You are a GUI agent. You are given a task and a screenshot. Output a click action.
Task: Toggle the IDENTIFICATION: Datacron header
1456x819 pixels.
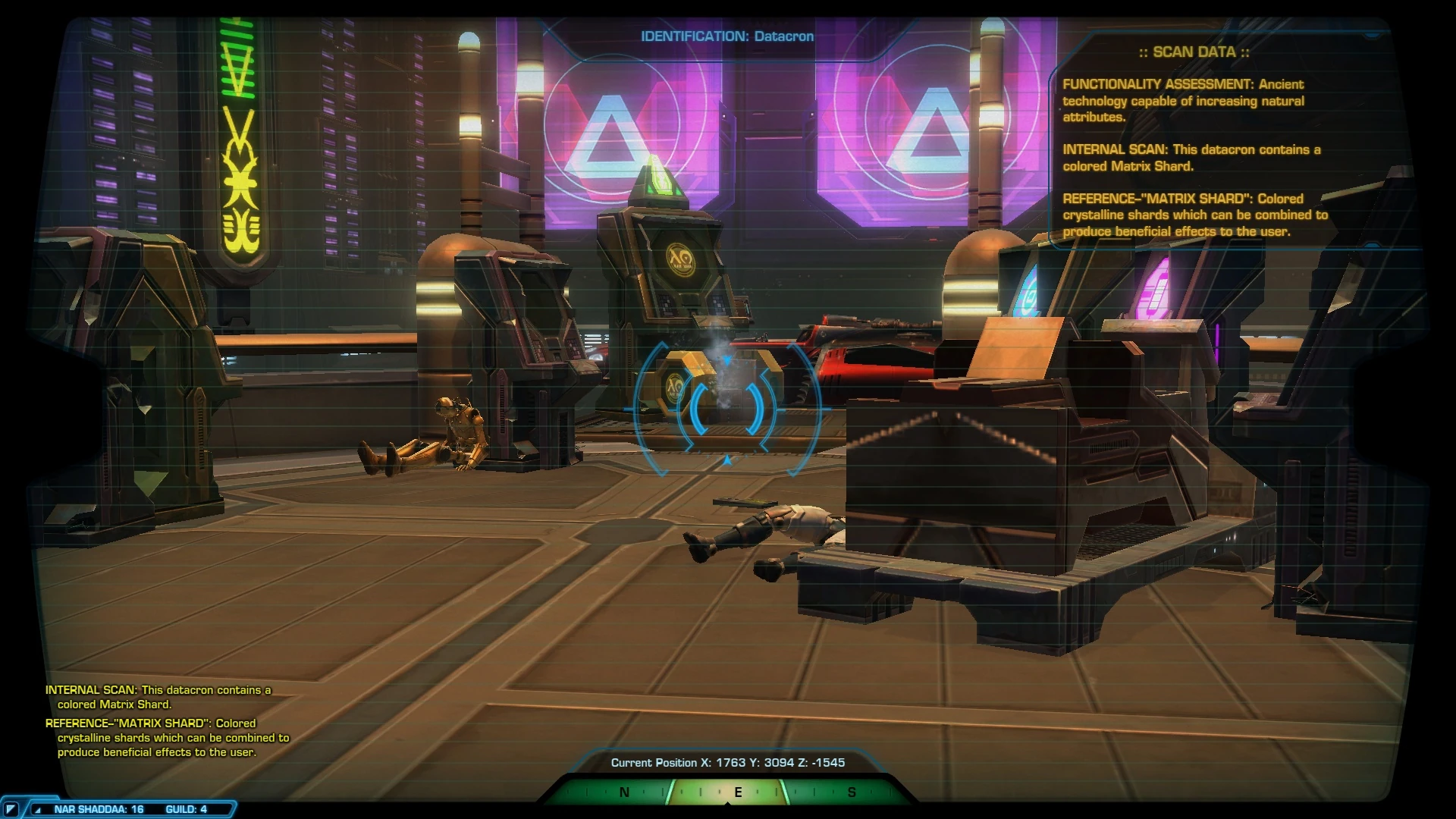tap(727, 36)
